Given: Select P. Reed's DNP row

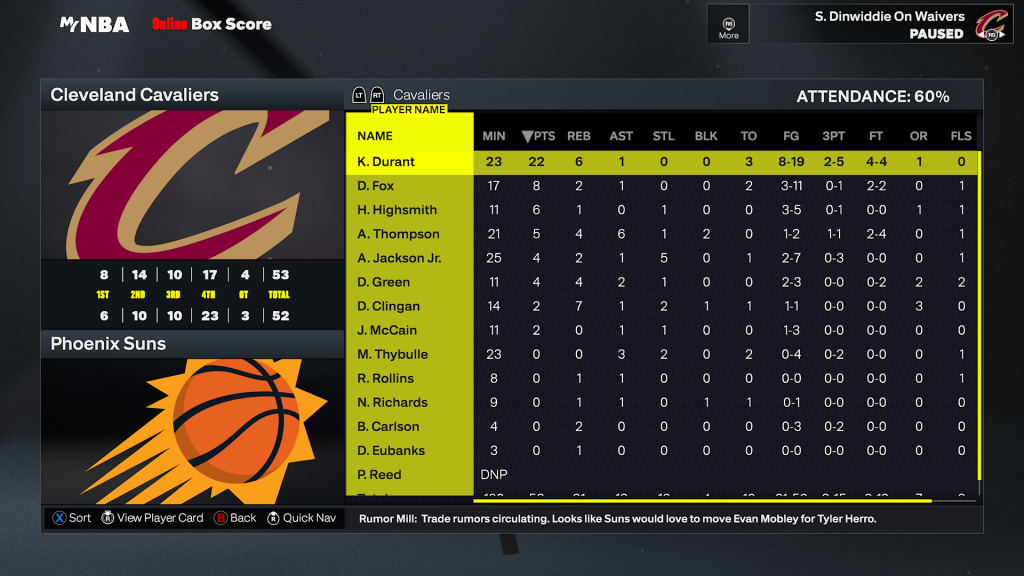Looking at the screenshot, I should tap(379, 475).
